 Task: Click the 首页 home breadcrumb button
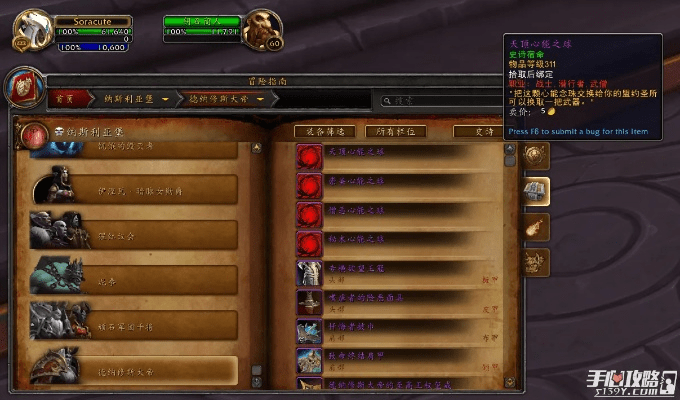click(x=65, y=99)
